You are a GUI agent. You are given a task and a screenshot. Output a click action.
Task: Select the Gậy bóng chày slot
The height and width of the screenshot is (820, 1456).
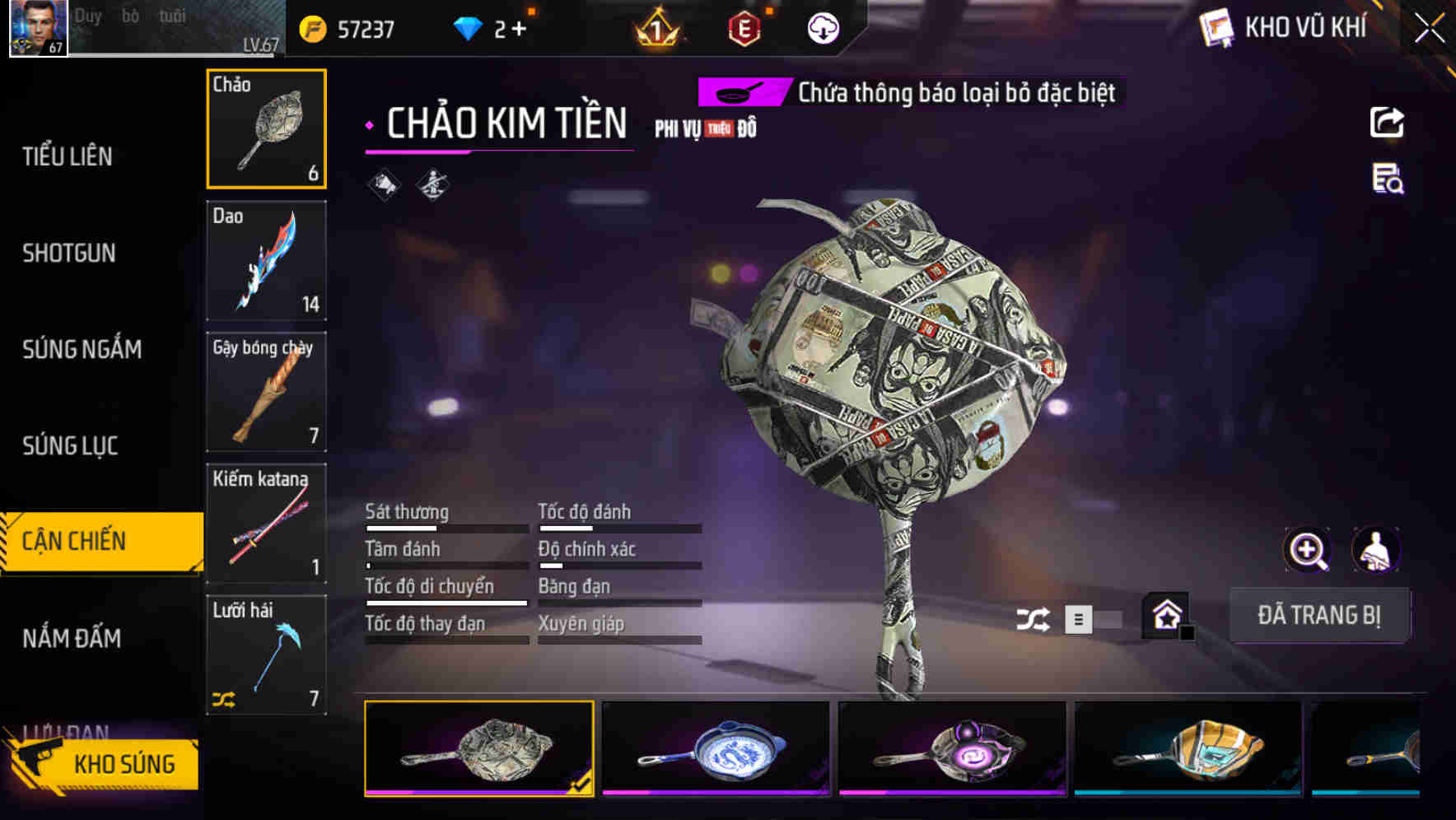tap(266, 392)
